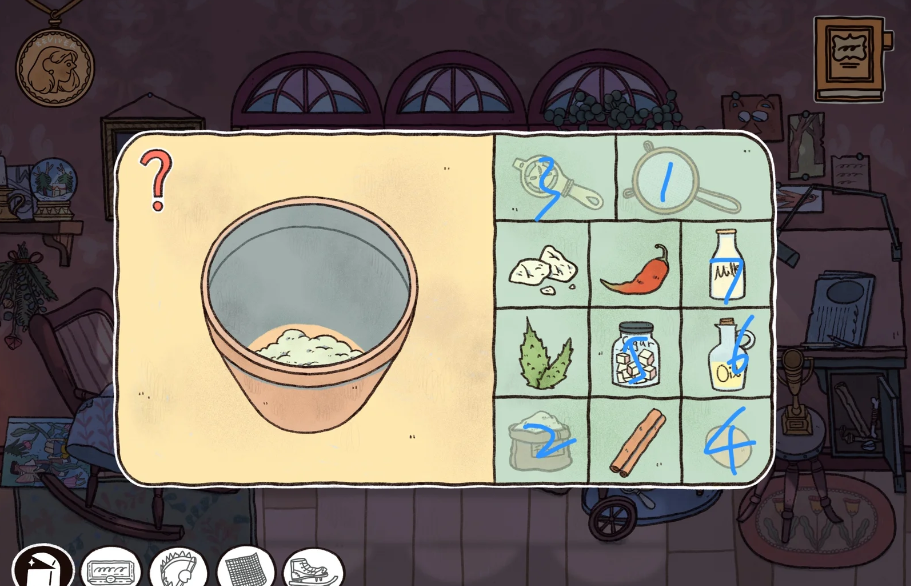Select the dark trash bin inventory item

(x=43, y=569)
